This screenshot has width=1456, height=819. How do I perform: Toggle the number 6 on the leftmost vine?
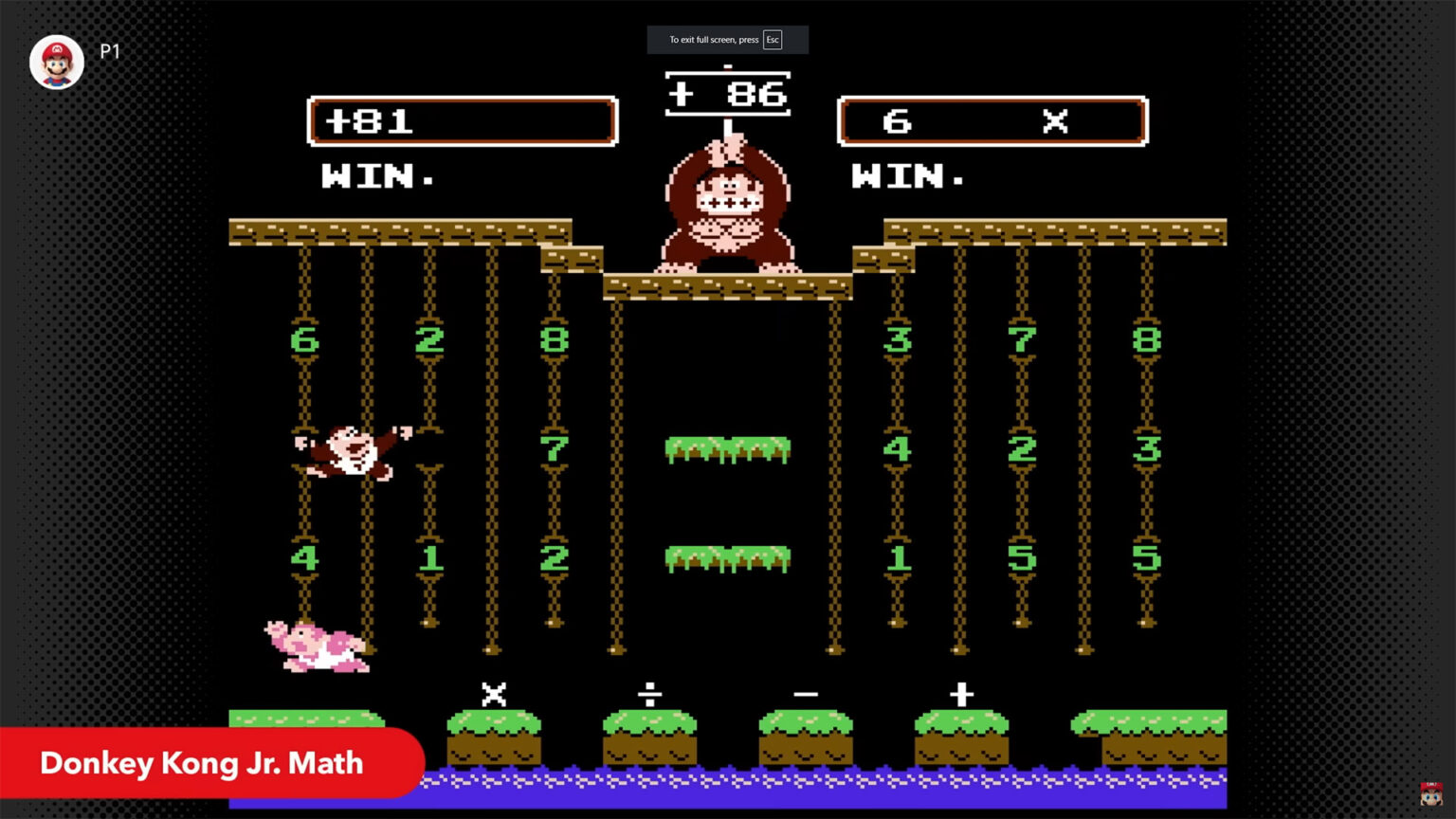[x=305, y=341]
